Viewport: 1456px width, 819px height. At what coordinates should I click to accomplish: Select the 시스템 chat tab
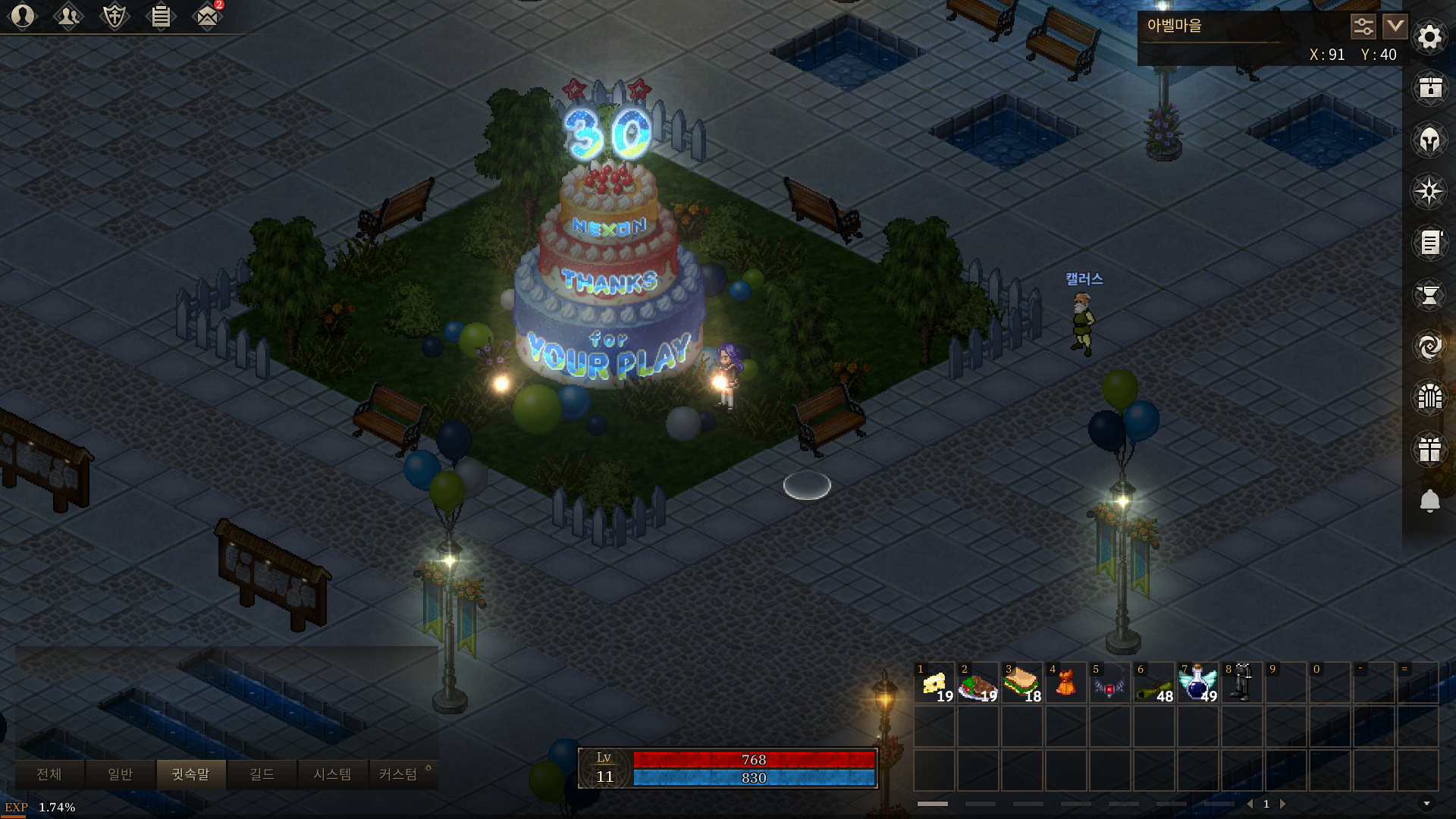pyautogui.click(x=332, y=774)
